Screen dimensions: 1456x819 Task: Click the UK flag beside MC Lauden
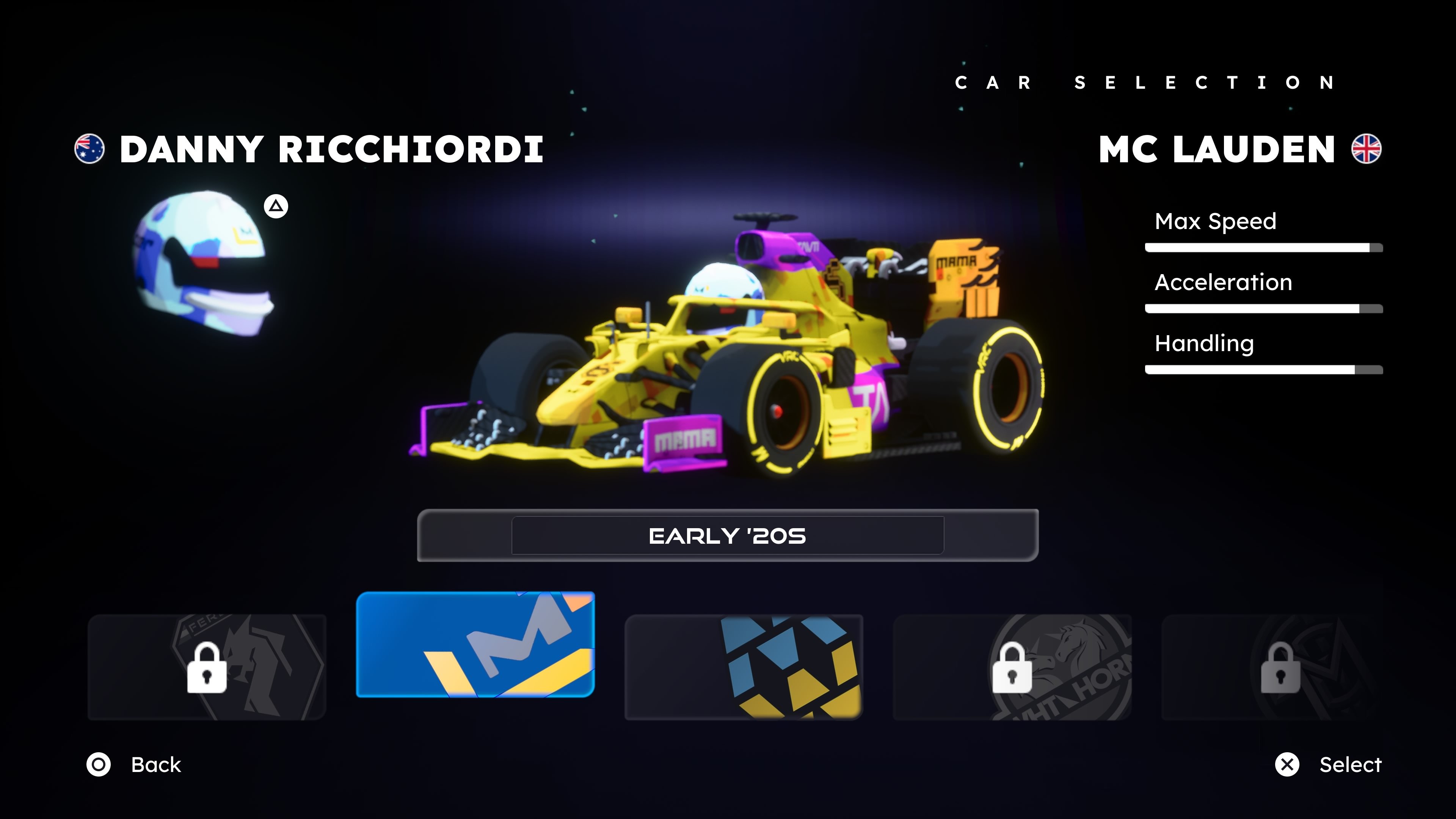1367,149
